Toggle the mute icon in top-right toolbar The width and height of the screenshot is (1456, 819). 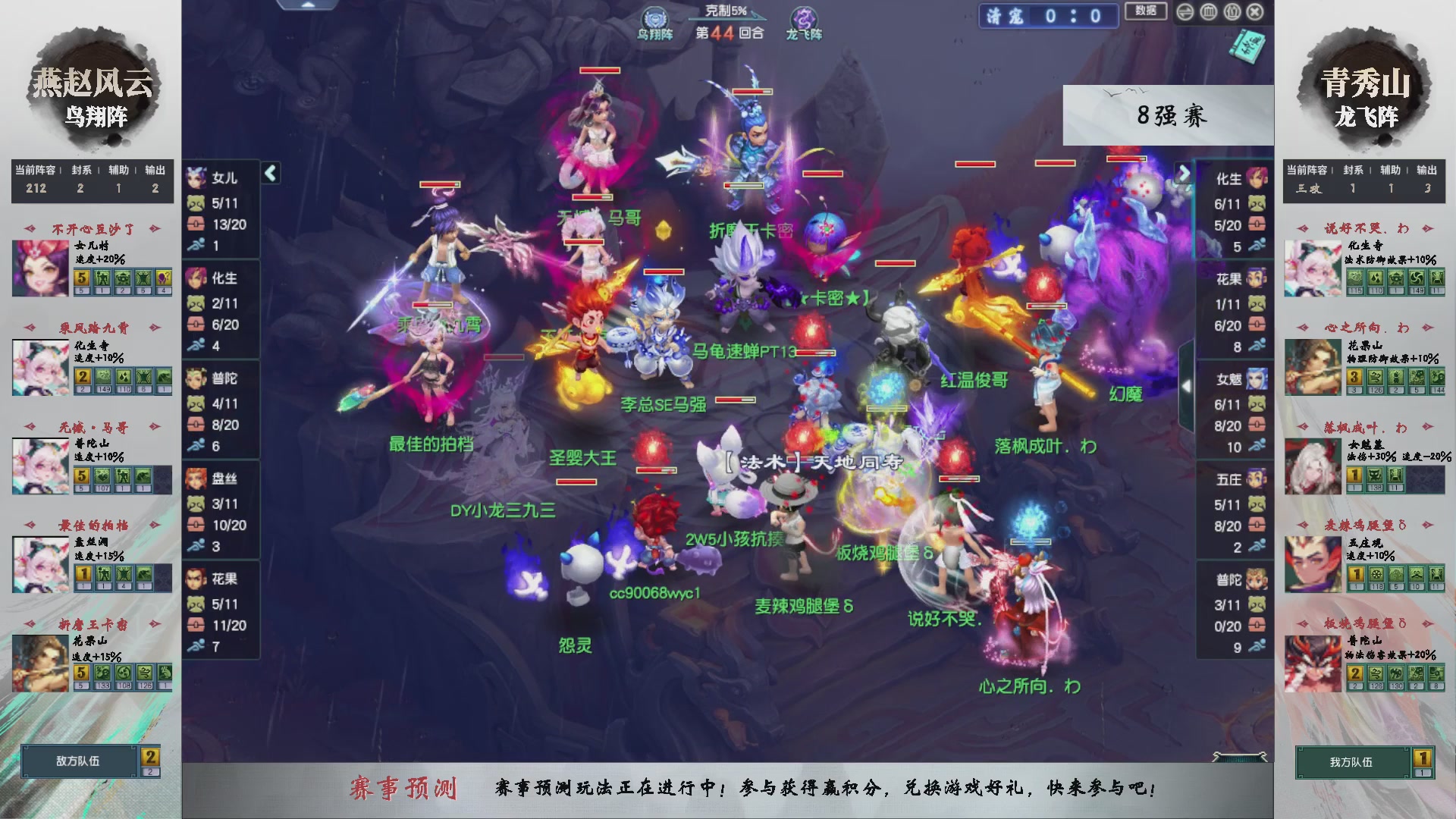pos(1232,11)
